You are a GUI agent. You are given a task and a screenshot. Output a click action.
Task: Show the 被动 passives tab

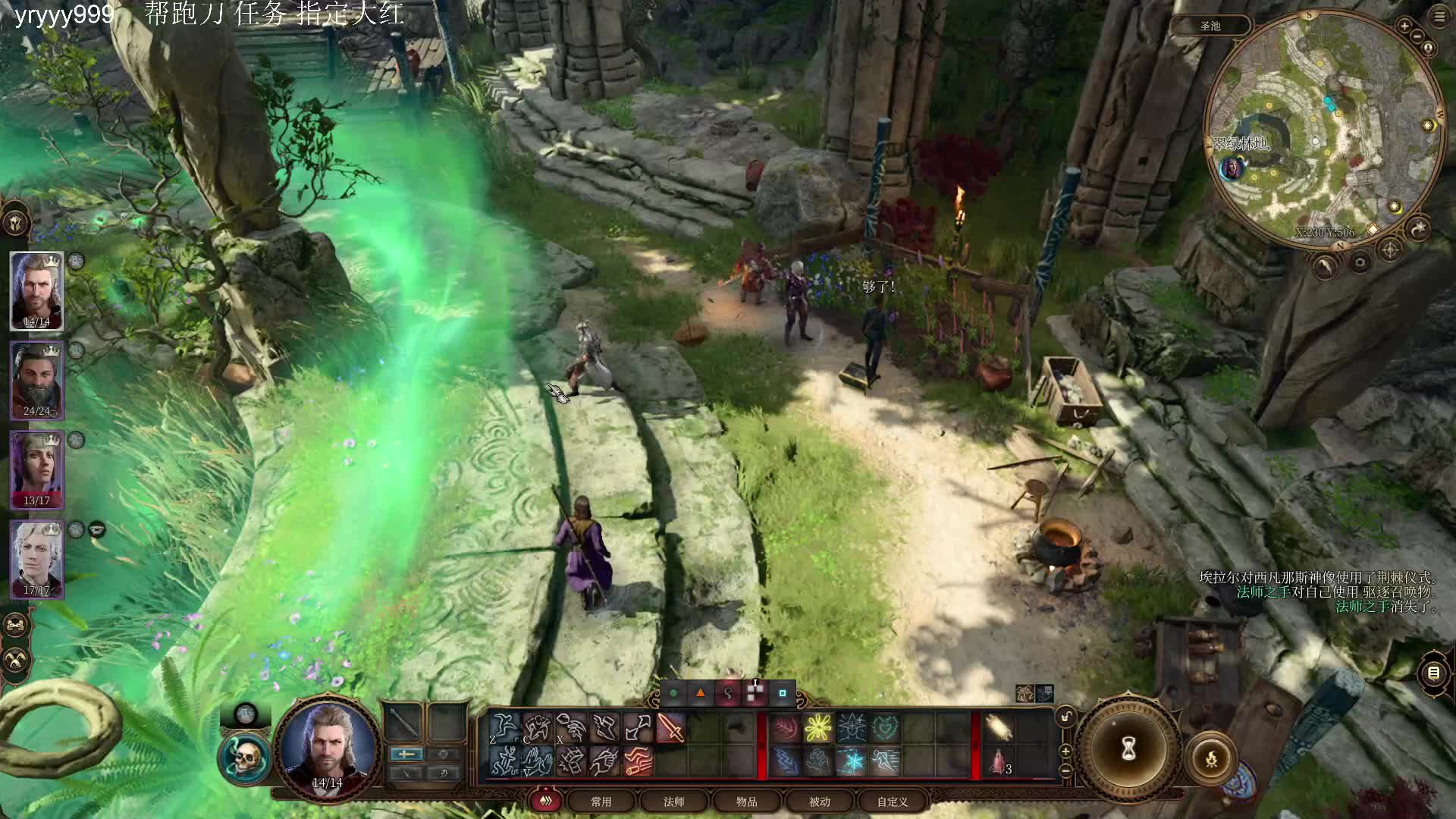point(820,802)
